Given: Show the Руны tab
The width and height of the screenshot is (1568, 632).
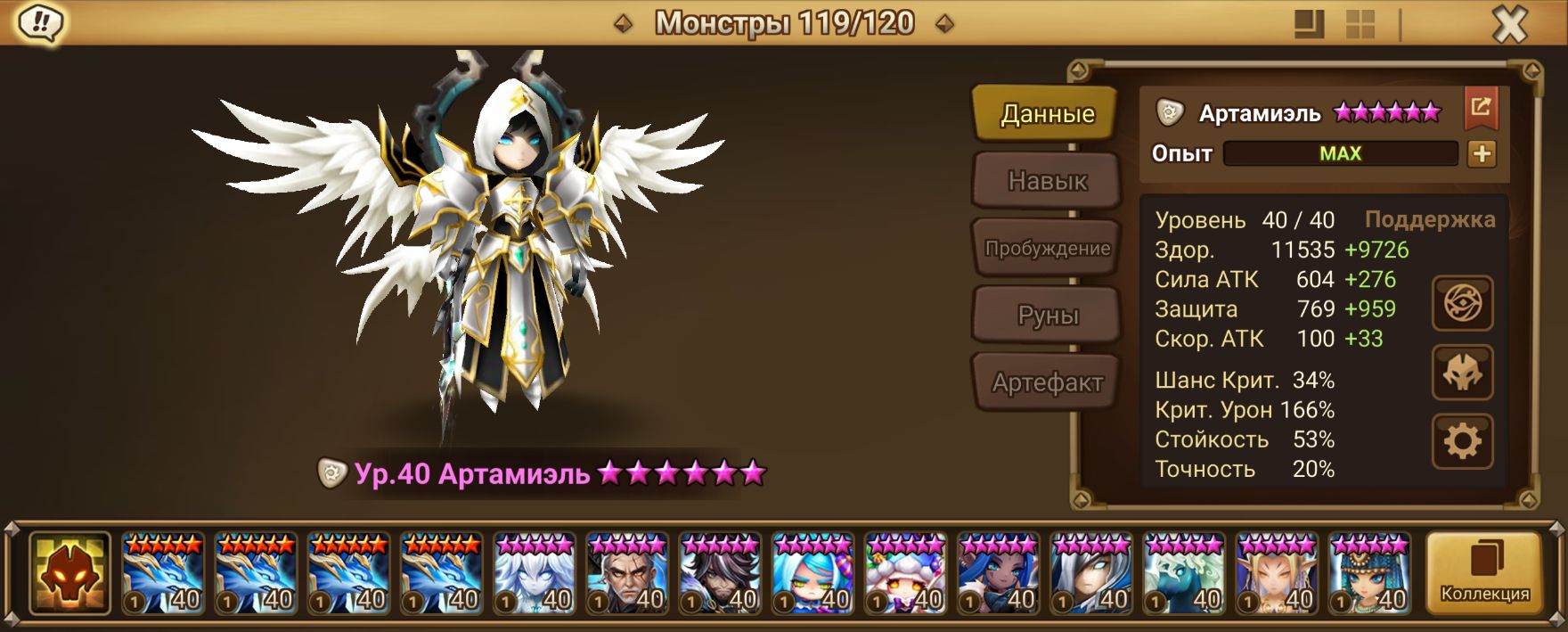Looking at the screenshot, I should pos(1047,316).
